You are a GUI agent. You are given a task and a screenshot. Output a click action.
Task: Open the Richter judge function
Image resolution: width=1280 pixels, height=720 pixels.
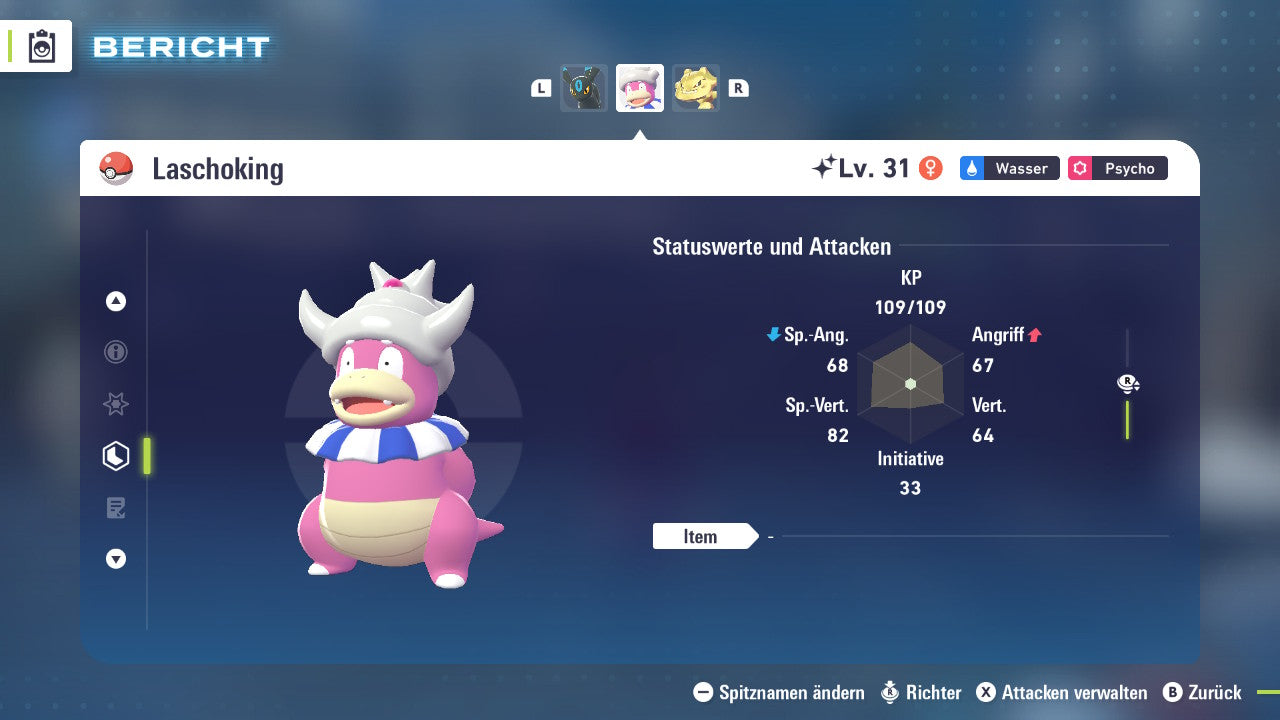point(921,692)
